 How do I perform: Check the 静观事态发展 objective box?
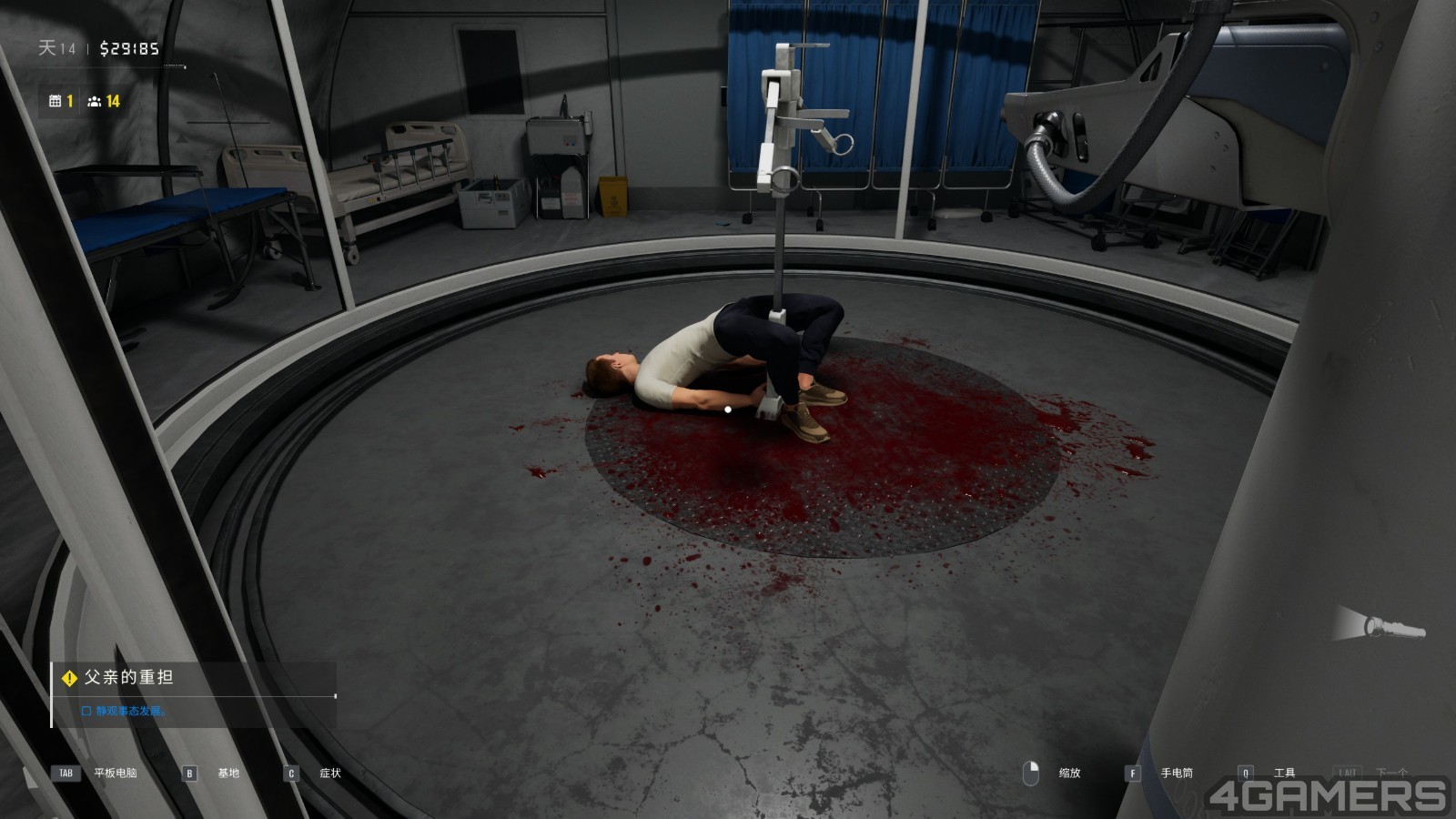pyautogui.click(x=86, y=711)
